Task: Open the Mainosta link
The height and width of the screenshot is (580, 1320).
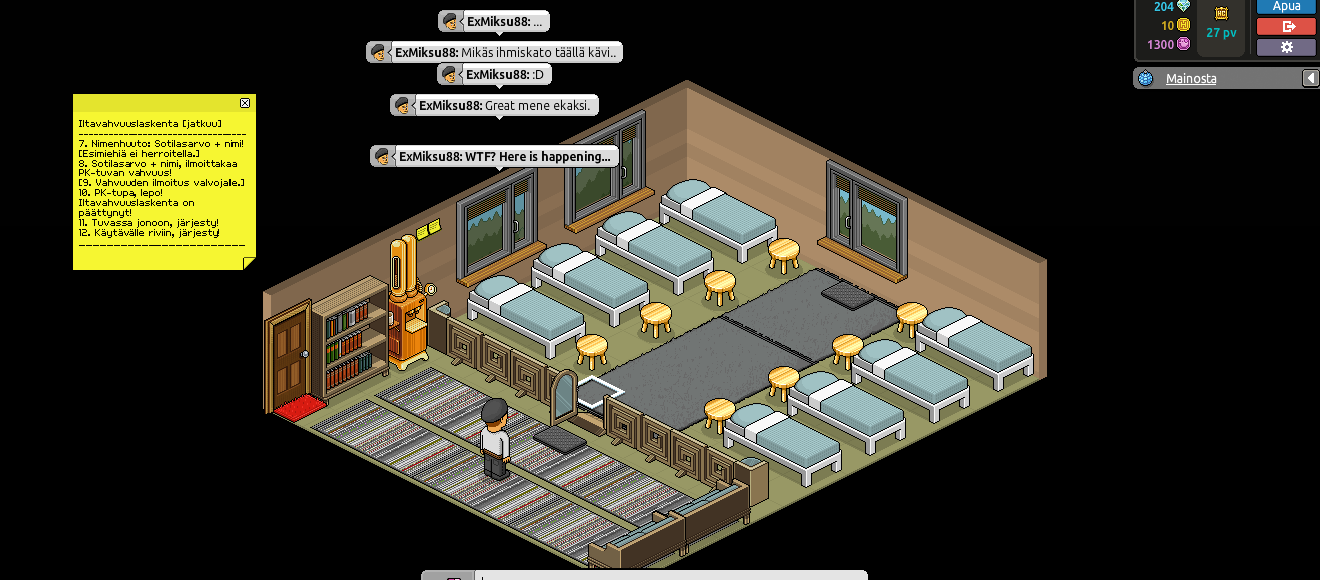Action: [1191, 78]
